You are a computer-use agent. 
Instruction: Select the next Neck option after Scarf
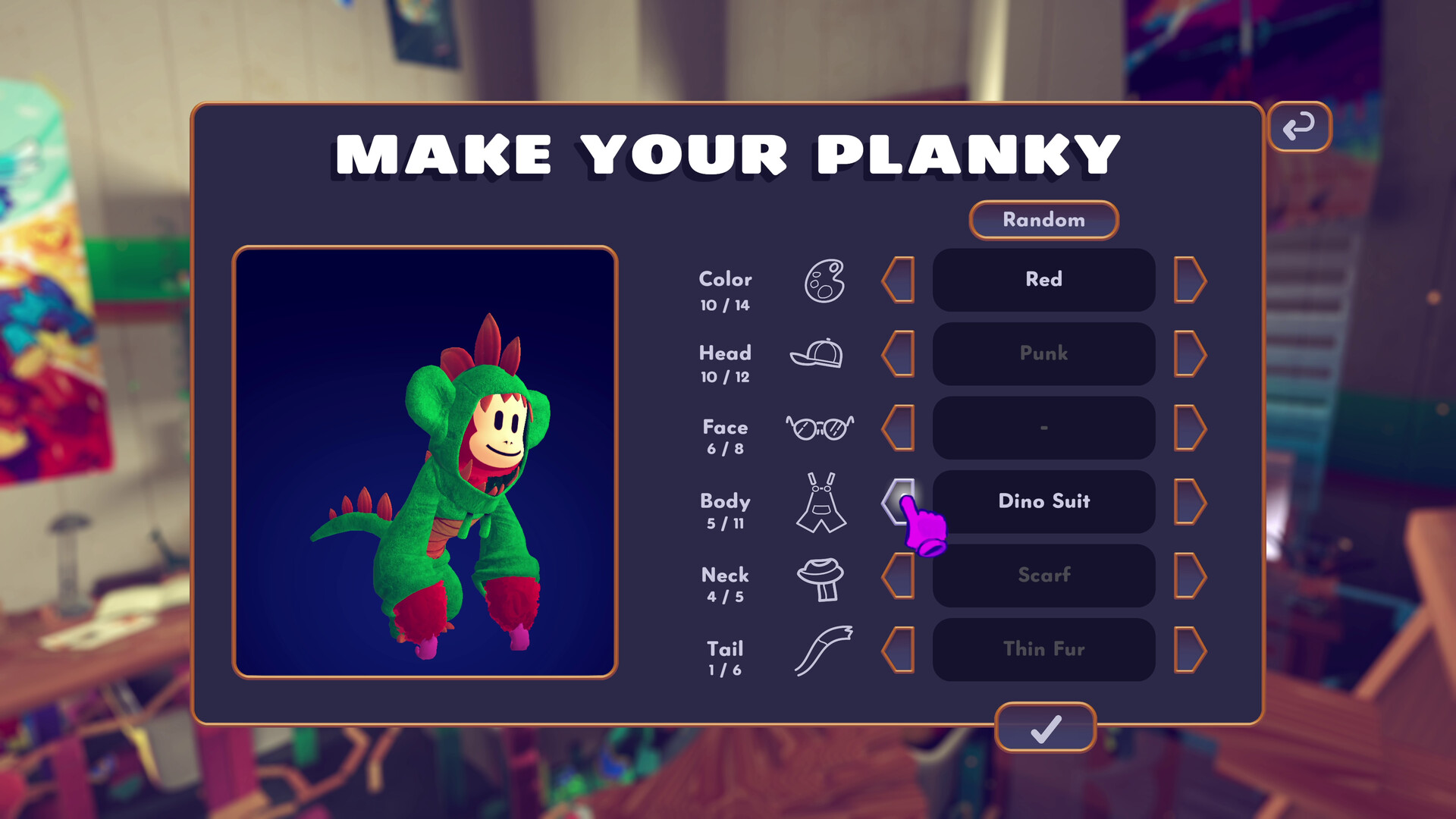coord(1189,576)
